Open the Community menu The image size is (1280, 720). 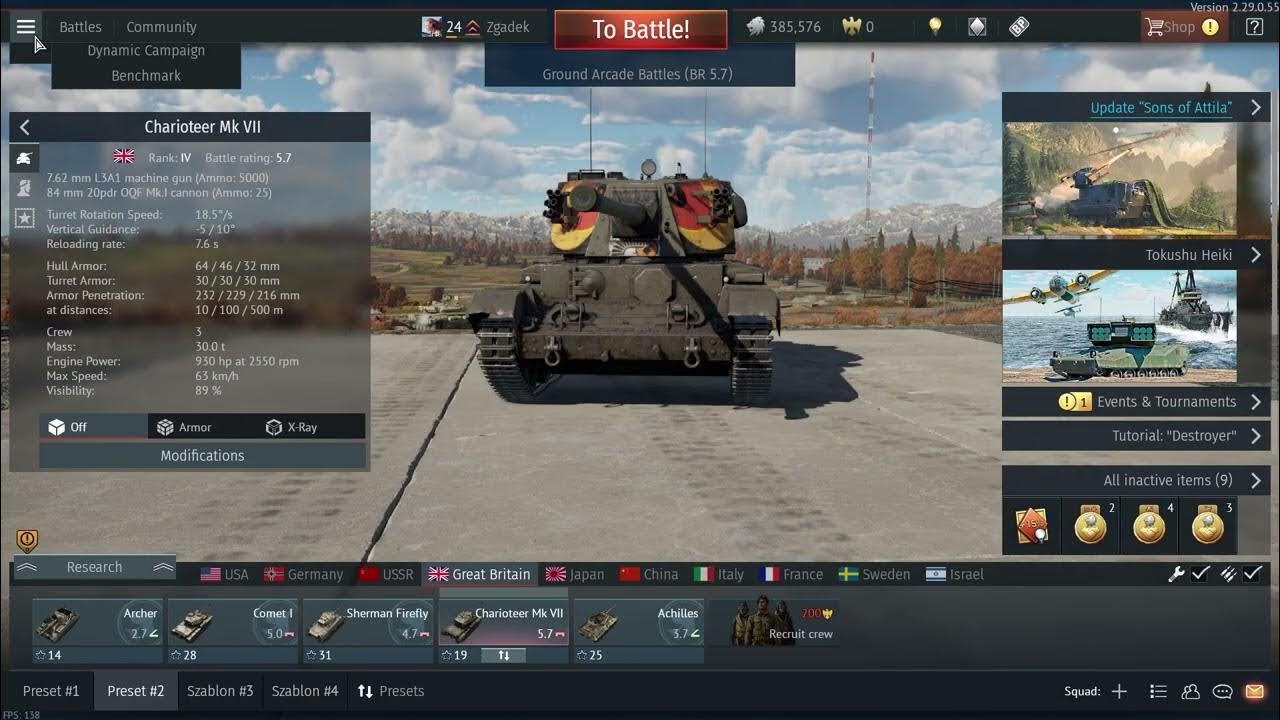tap(161, 26)
